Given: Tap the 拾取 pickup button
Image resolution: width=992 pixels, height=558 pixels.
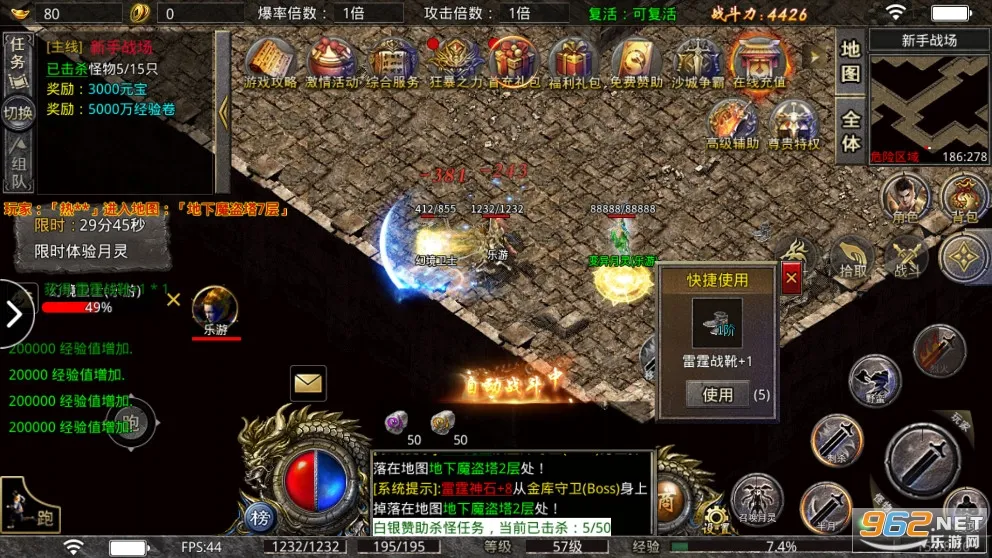Looking at the screenshot, I should click(x=850, y=256).
